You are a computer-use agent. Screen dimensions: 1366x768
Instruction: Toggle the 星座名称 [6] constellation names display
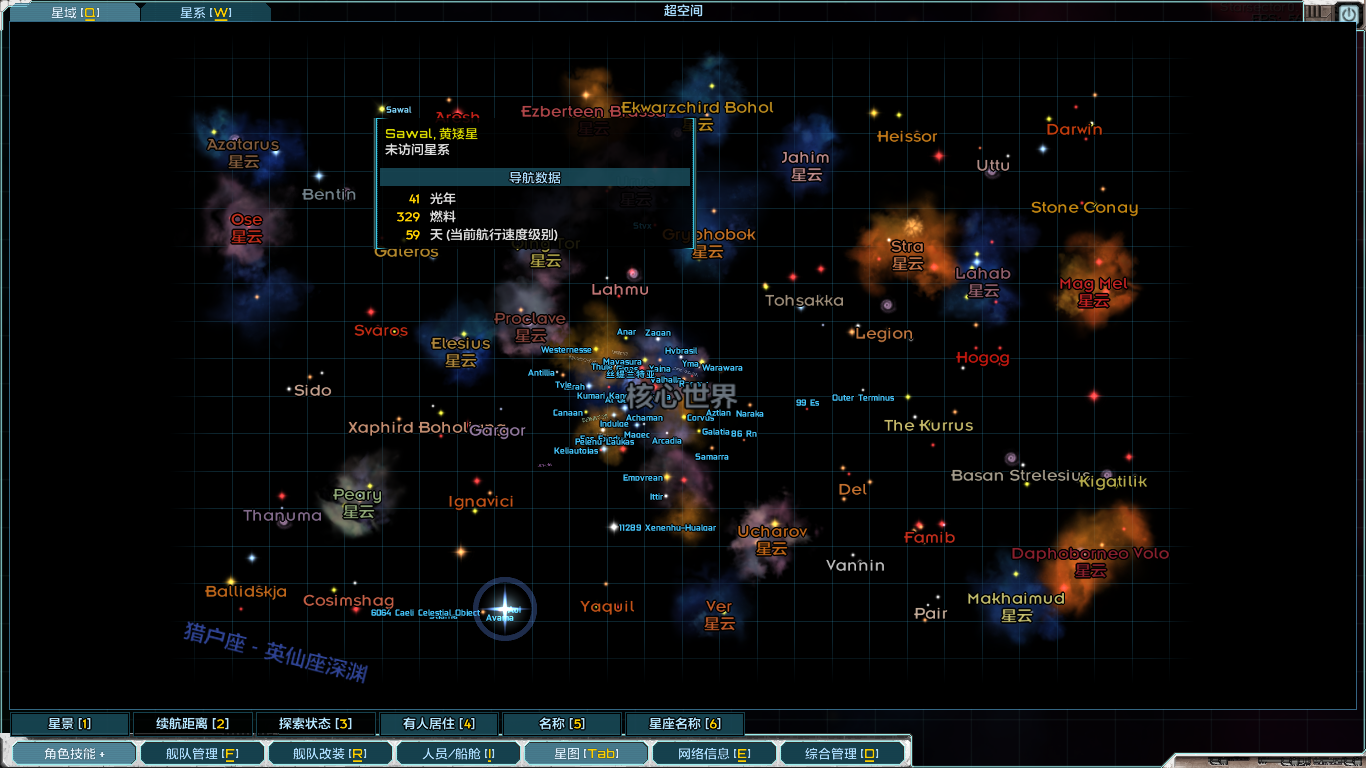coord(683,723)
